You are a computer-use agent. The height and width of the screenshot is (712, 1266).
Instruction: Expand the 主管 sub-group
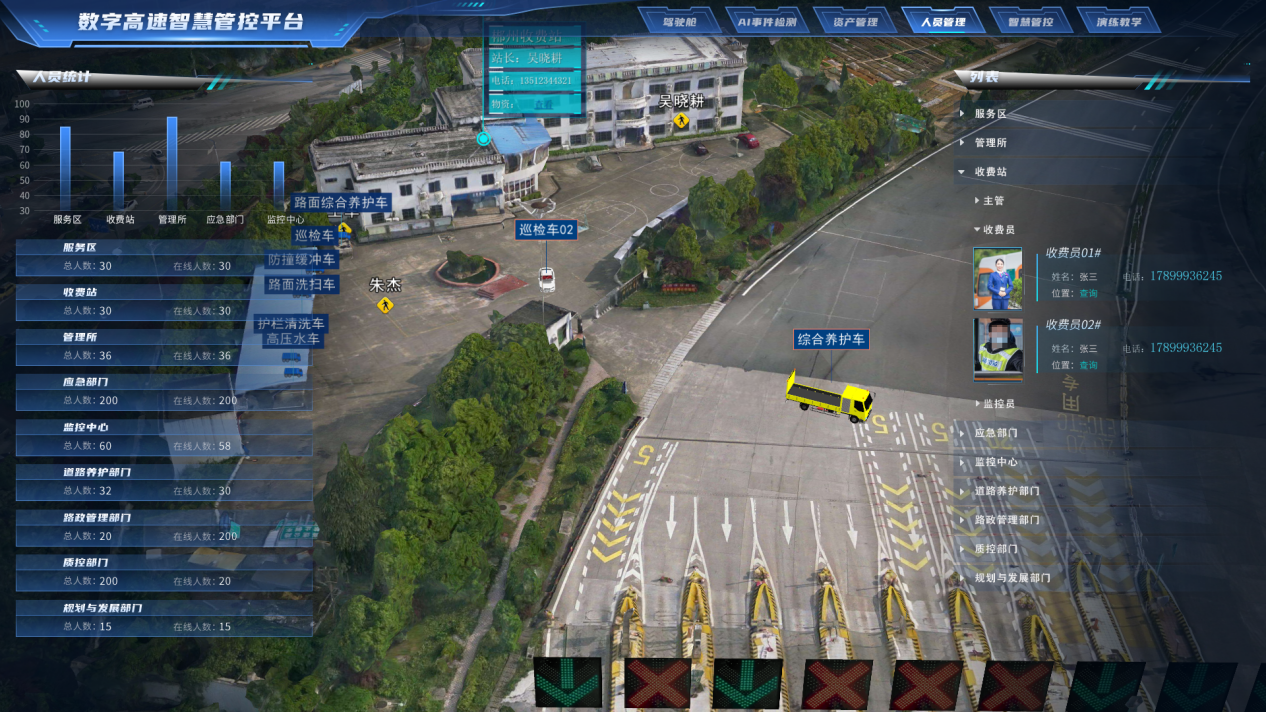tap(992, 201)
